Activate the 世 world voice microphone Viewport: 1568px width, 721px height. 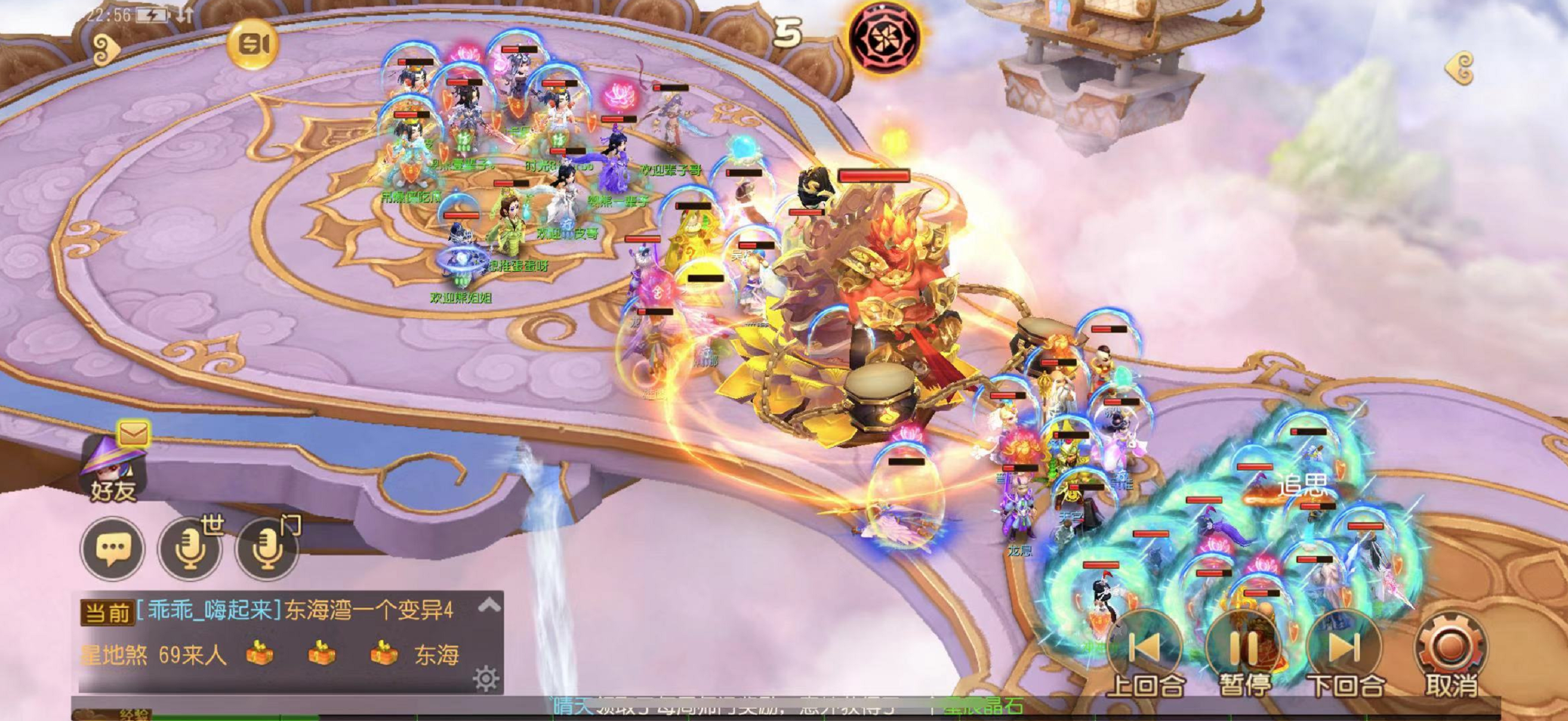click(x=190, y=548)
